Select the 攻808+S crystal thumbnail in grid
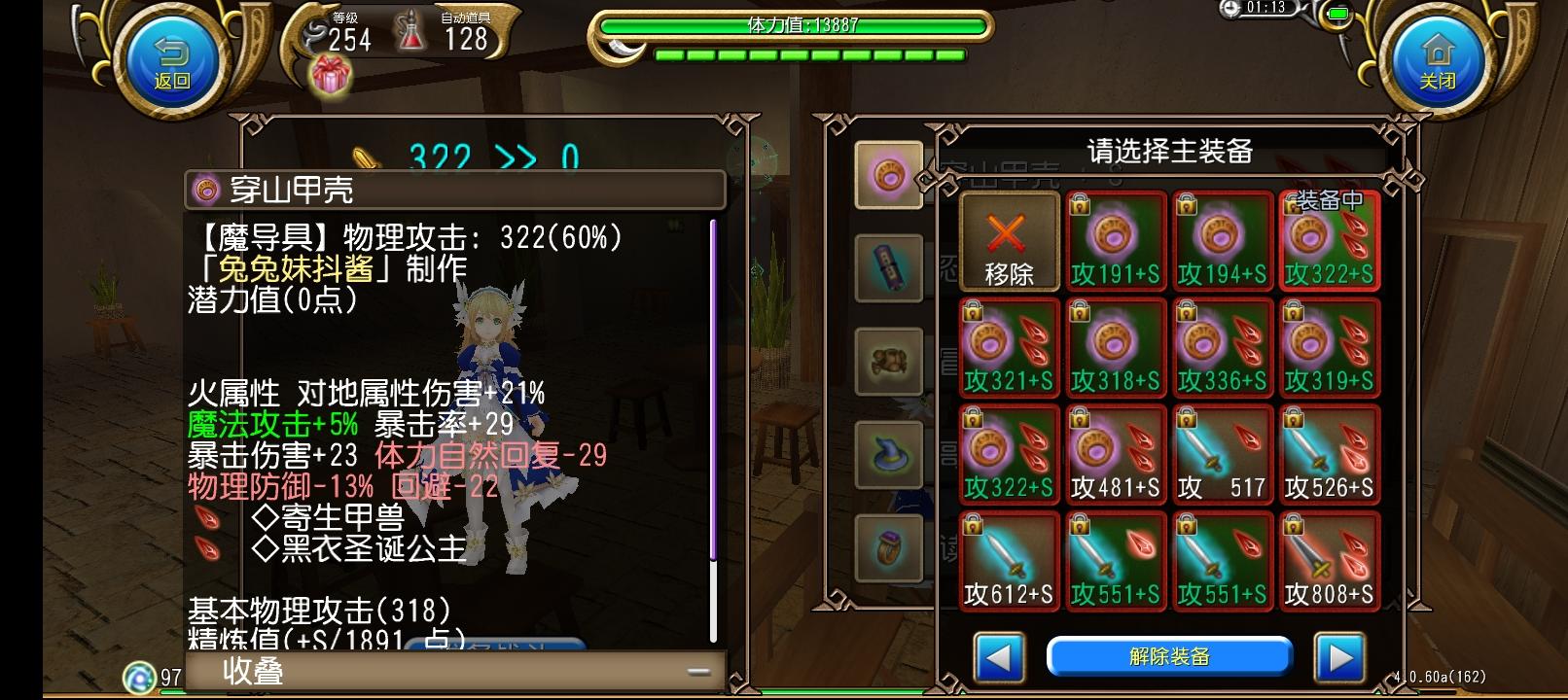 click(x=1329, y=559)
